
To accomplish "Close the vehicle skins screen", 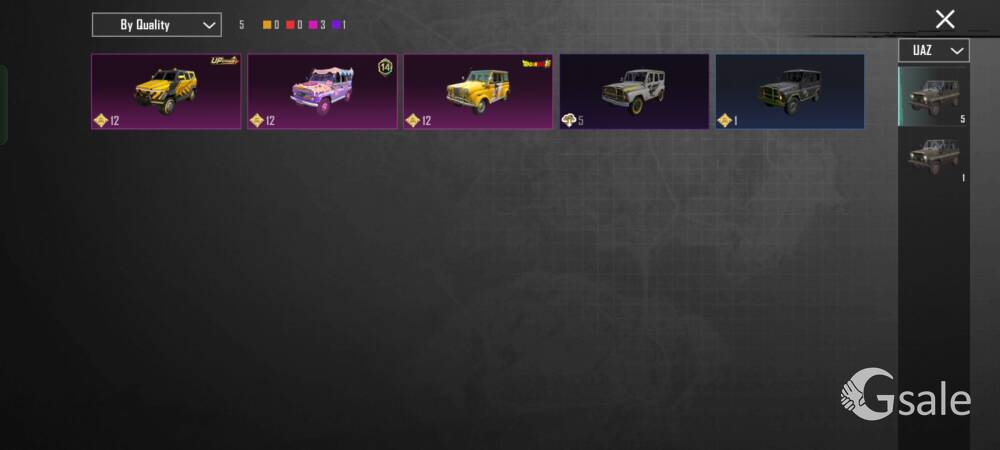I will (944, 19).
